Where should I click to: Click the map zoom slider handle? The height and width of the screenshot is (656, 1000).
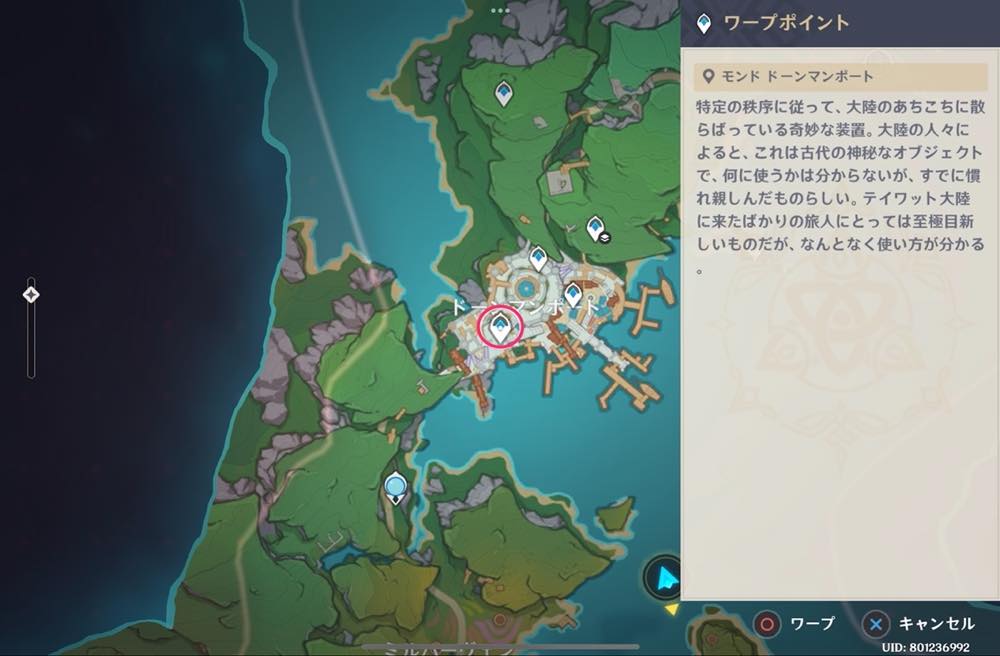pos(31,295)
